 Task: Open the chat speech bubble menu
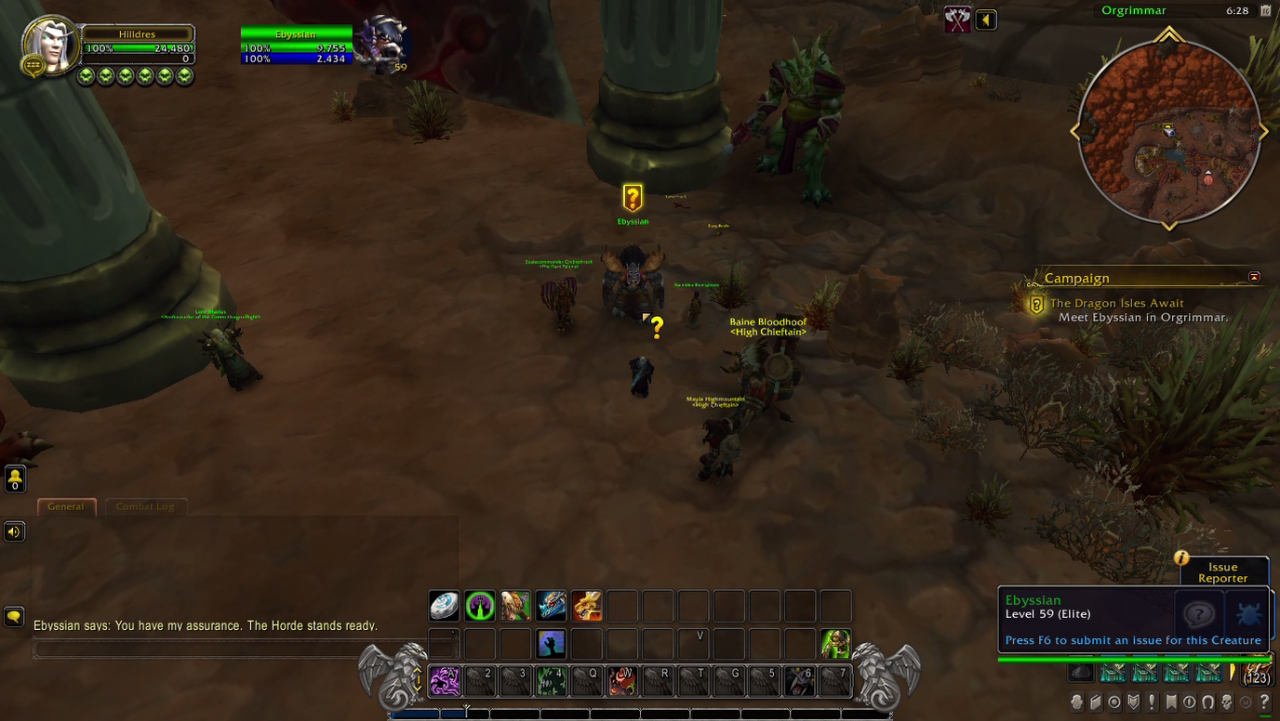point(14,616)
